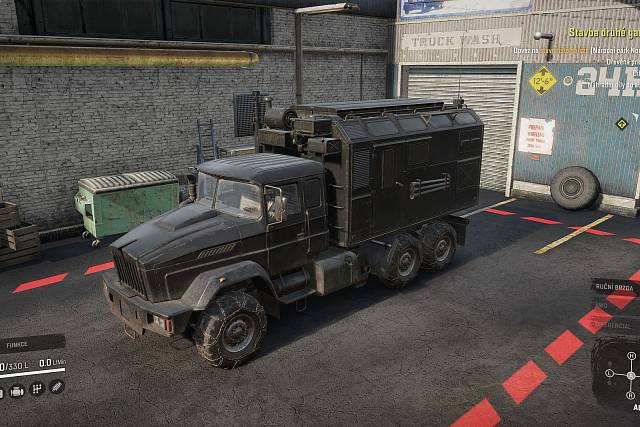Click the engine icon in the HUD
This screenshot has width=640, height=427.
18,390
